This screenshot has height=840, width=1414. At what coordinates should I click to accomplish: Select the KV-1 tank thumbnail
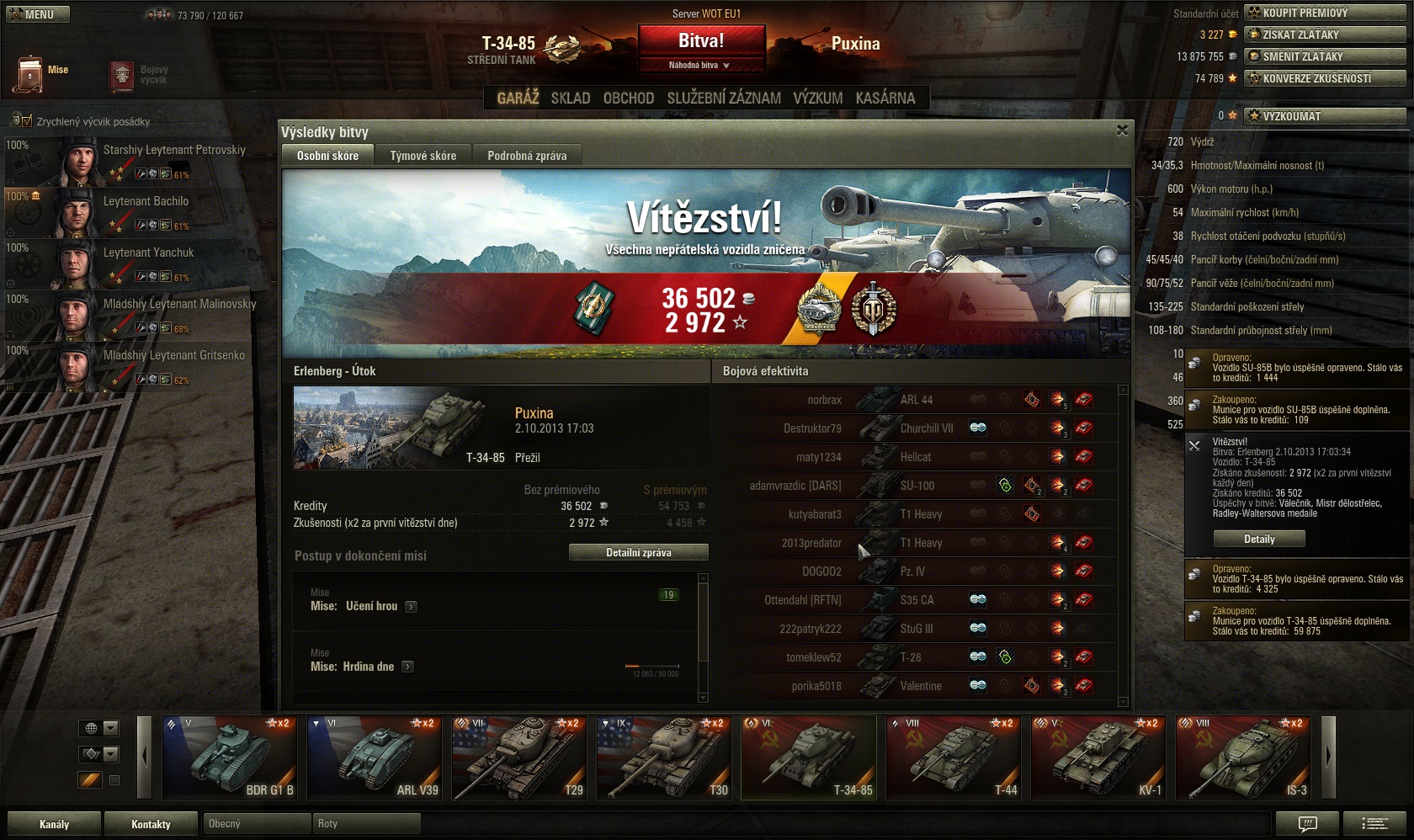point(1098,757)
